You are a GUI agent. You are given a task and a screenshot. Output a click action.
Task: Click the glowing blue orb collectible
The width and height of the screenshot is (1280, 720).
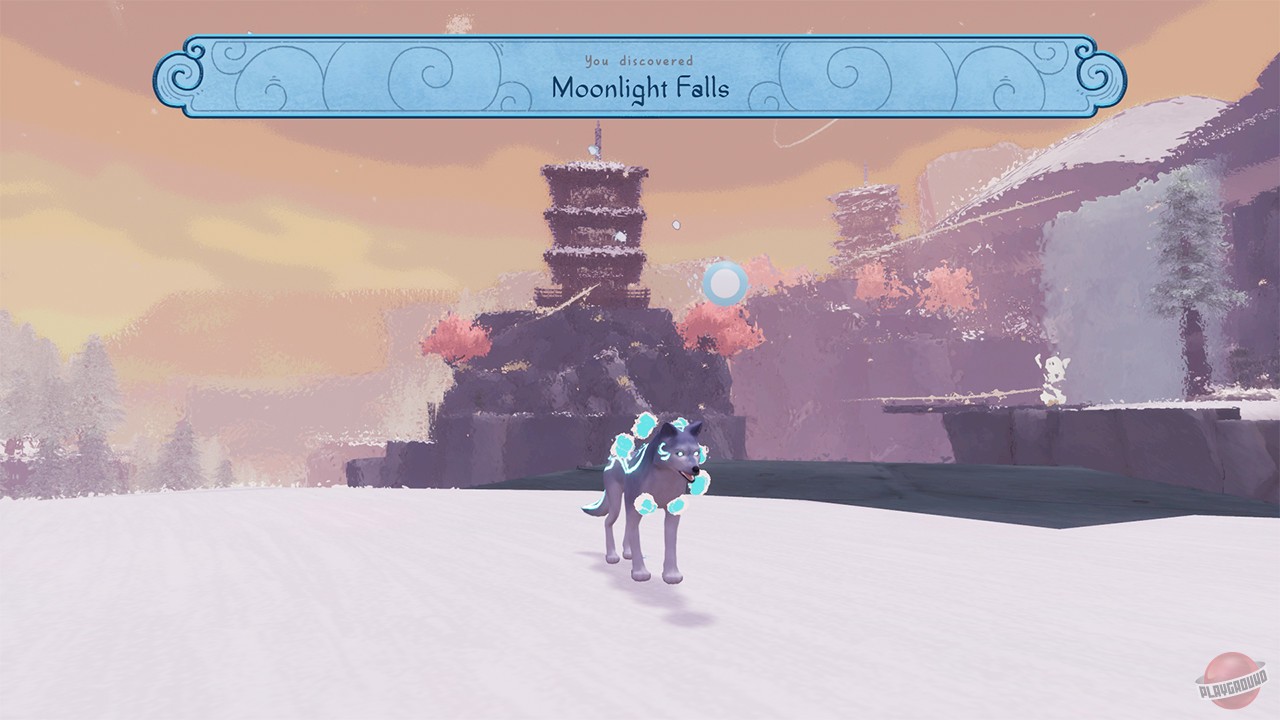pos(726,284)
